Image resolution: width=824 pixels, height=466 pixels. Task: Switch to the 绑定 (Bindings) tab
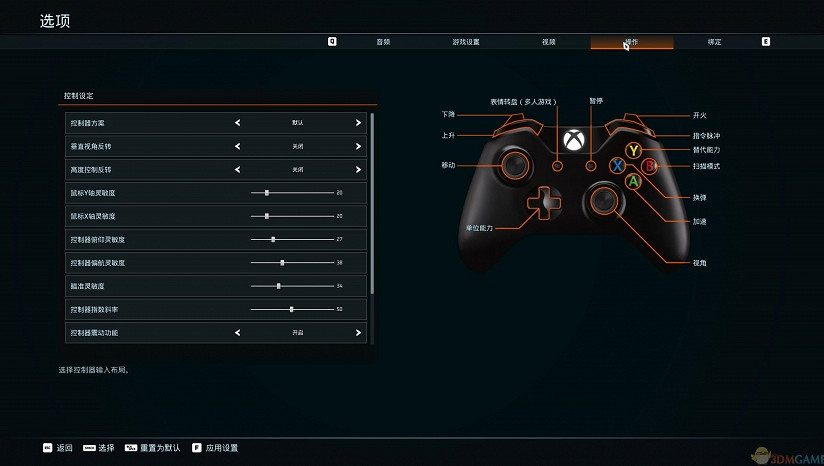coord(714,42)
